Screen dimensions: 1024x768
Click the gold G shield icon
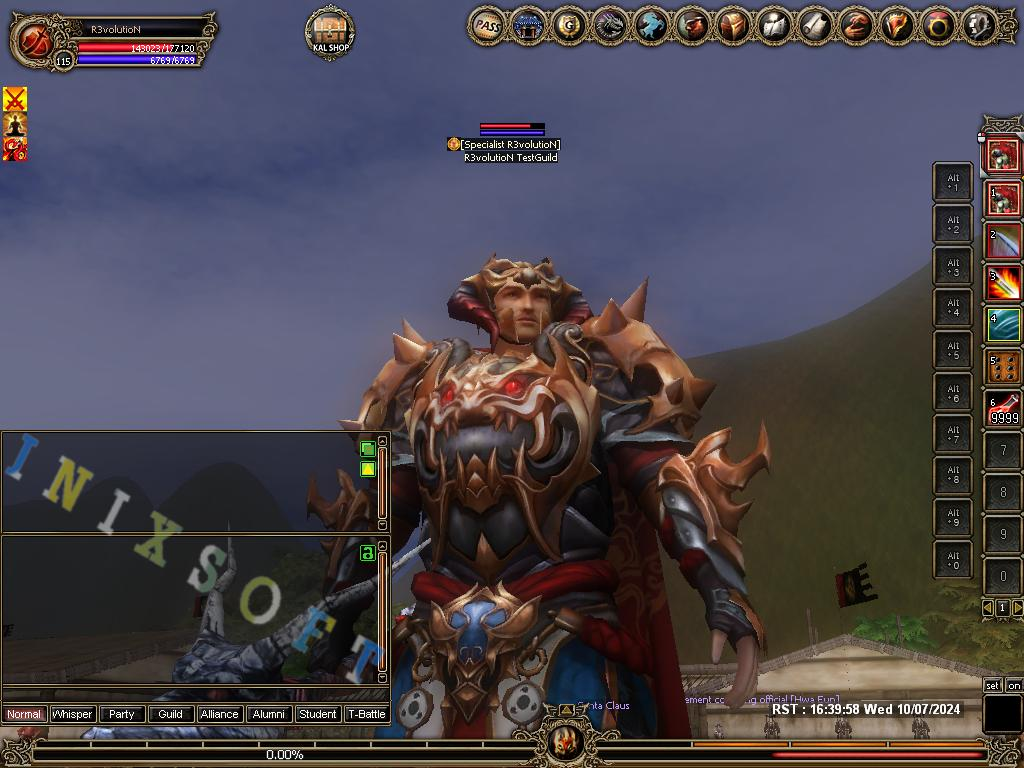[x=569, y=26]
